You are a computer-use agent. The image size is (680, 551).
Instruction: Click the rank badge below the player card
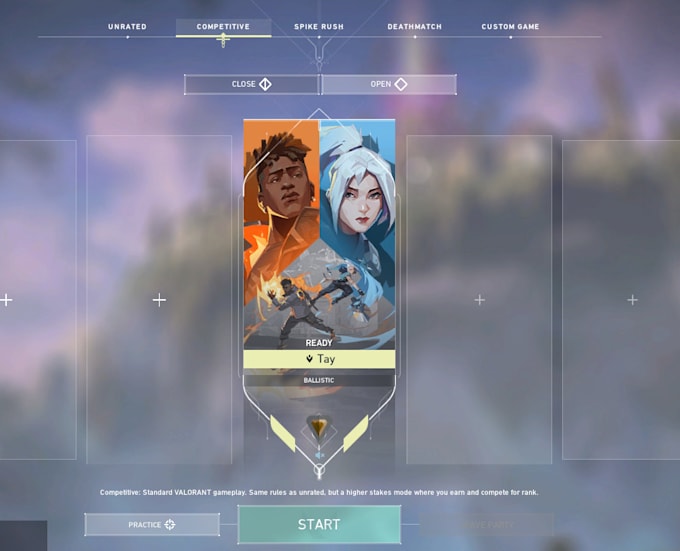point(319,429)
